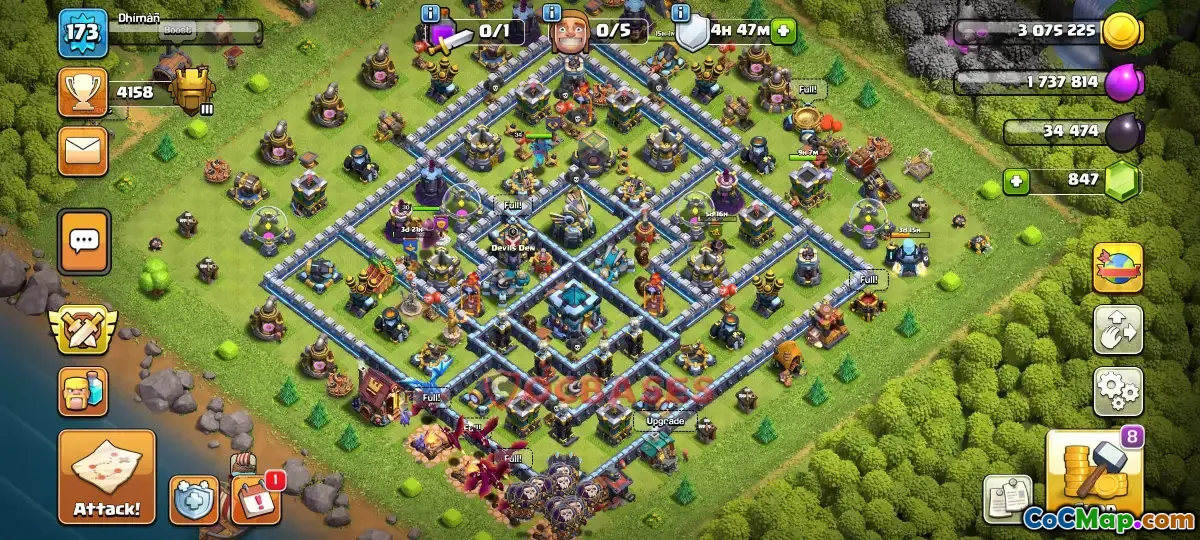Open the trophy league button
1200x540 pixels.
(x=83, y=93)
